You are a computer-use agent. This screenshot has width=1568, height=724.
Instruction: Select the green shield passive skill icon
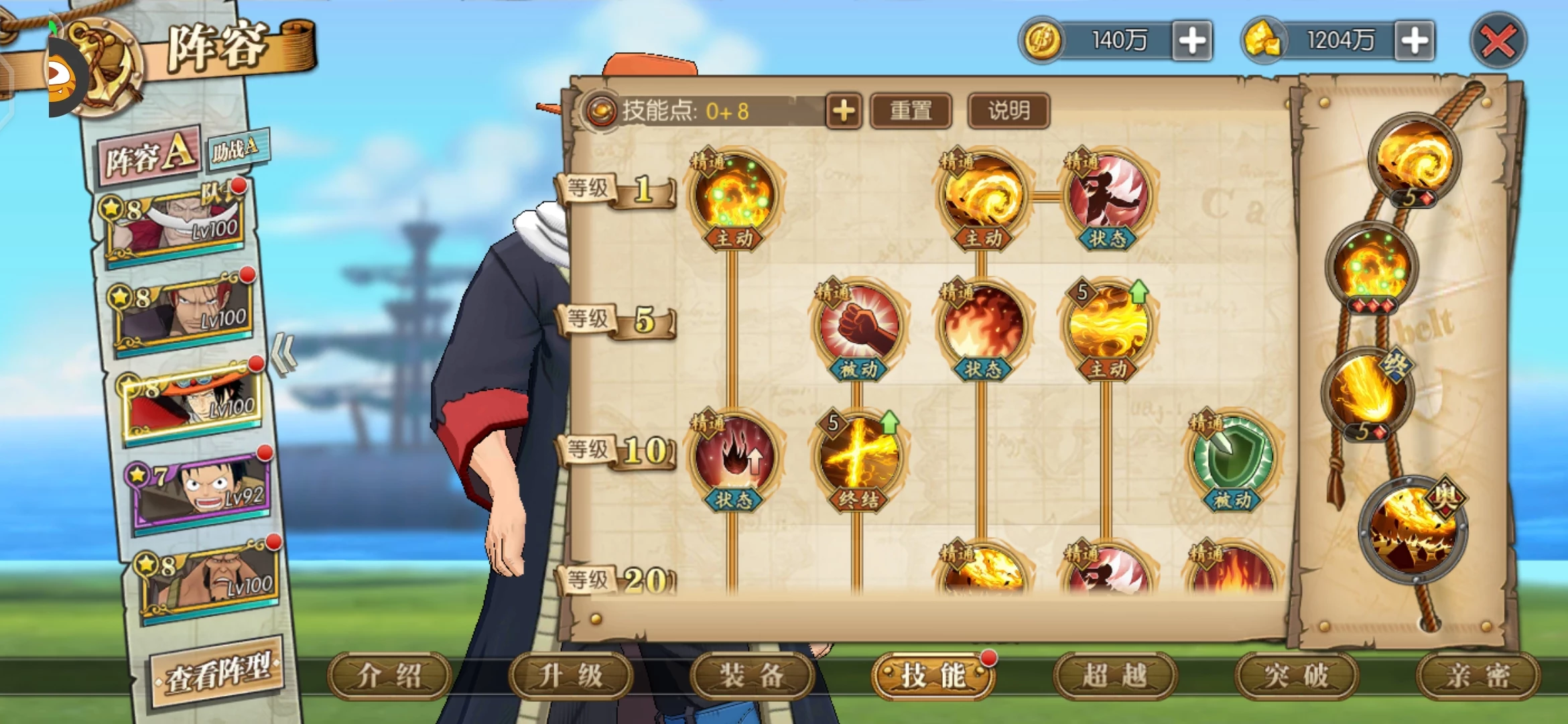(x=1232, y=456)
